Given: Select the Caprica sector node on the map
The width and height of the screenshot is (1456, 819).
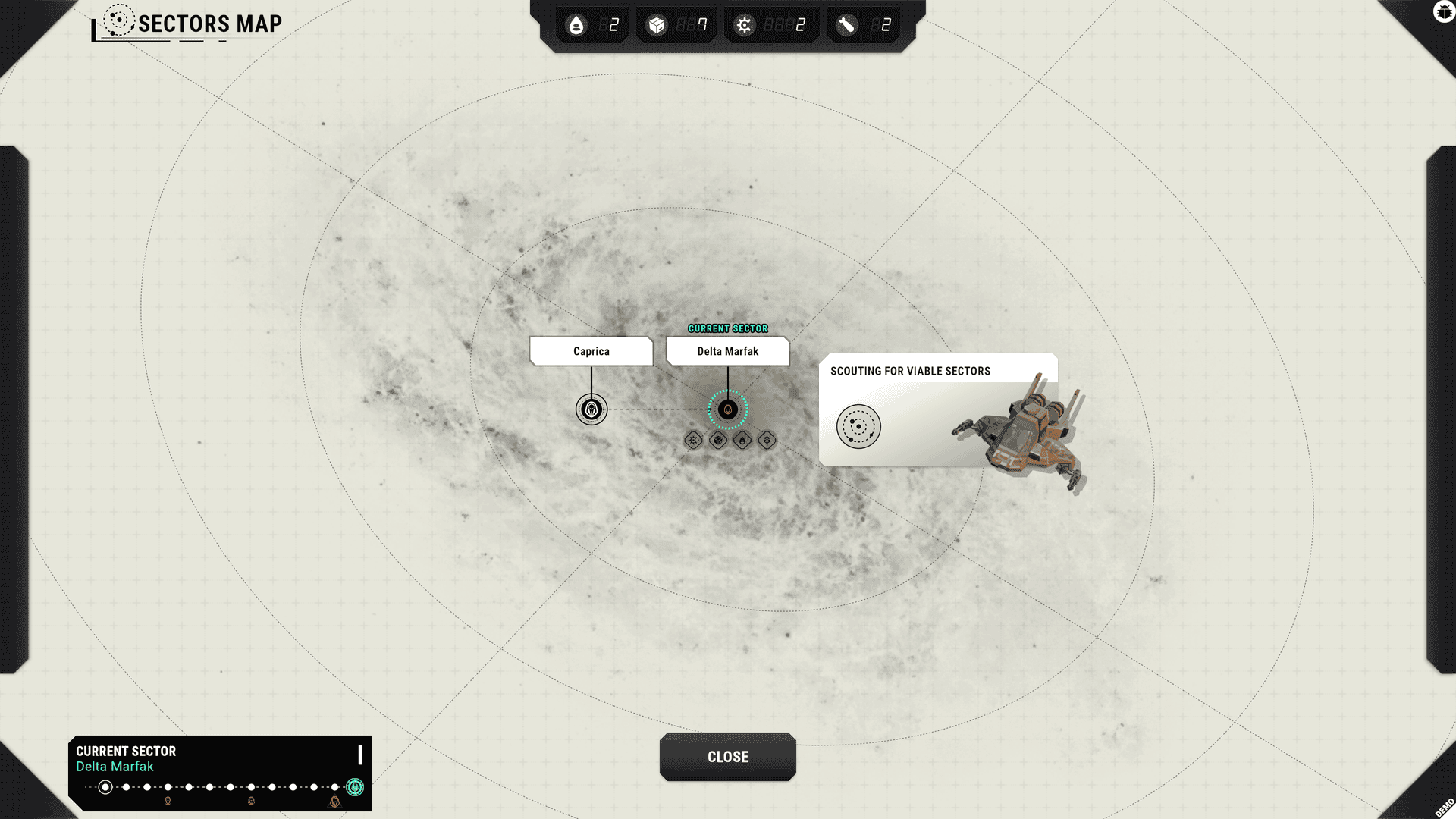Looking at the screenshot, I should (x=591, y=409).
